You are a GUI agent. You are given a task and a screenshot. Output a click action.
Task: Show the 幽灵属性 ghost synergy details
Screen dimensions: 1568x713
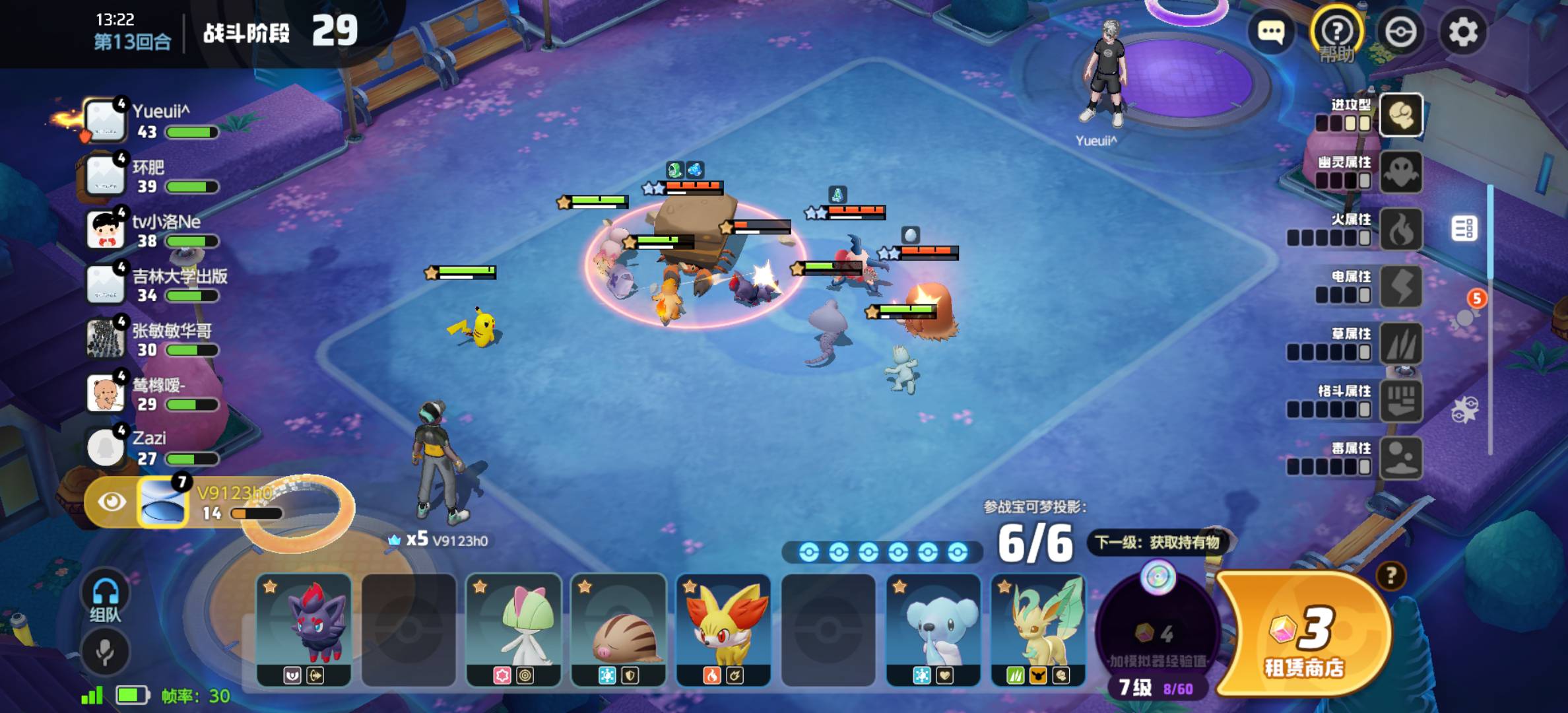(1400, 172)
